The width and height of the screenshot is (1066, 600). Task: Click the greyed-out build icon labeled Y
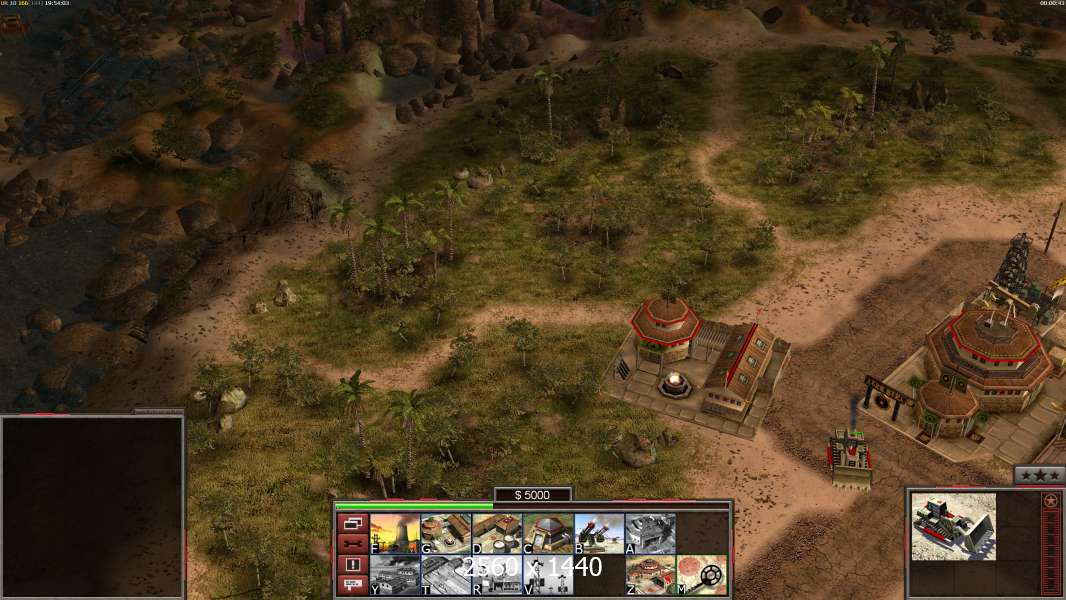(395, 574)
